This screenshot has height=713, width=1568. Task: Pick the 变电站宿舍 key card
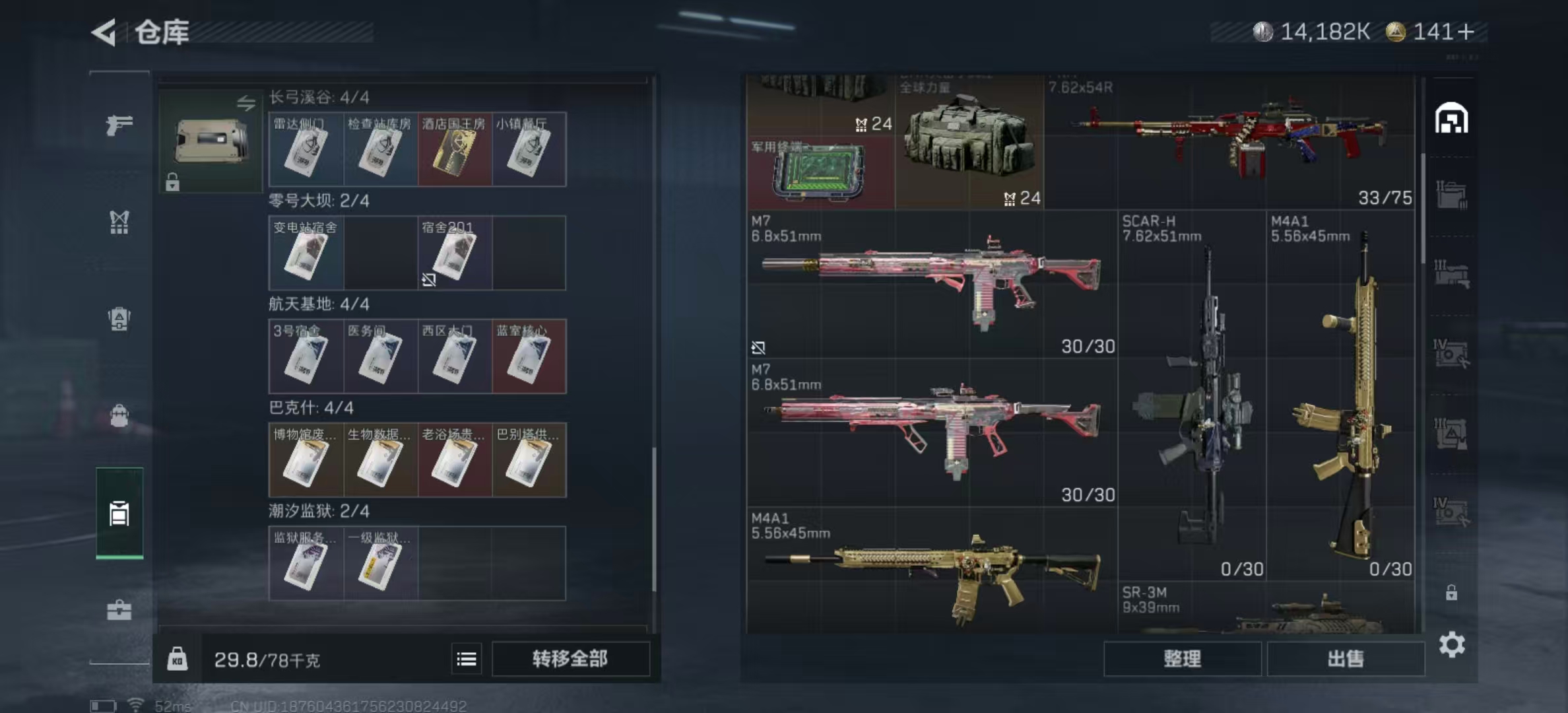(306, 254)
